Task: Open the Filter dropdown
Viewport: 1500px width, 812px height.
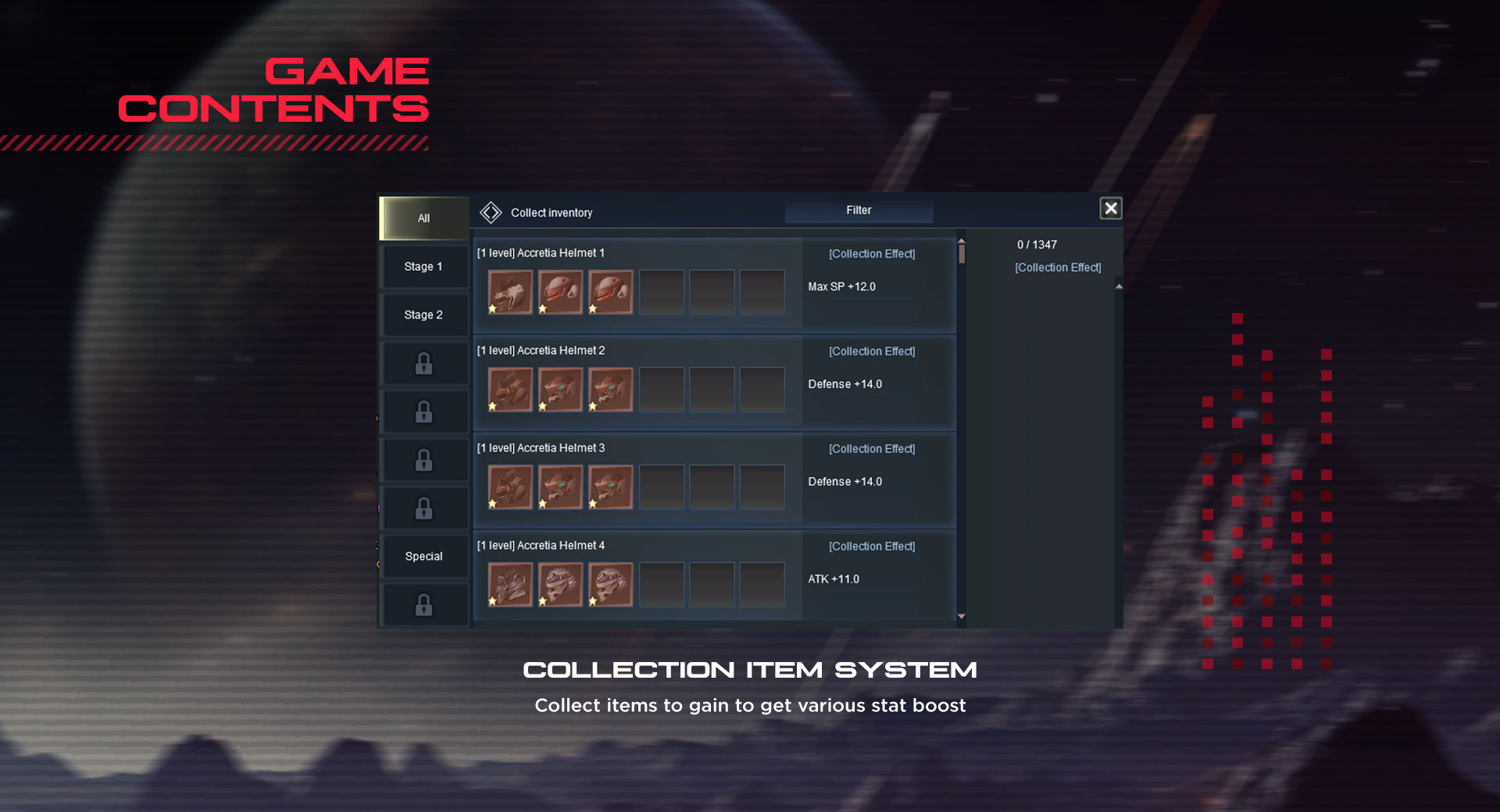Action: 859,211
